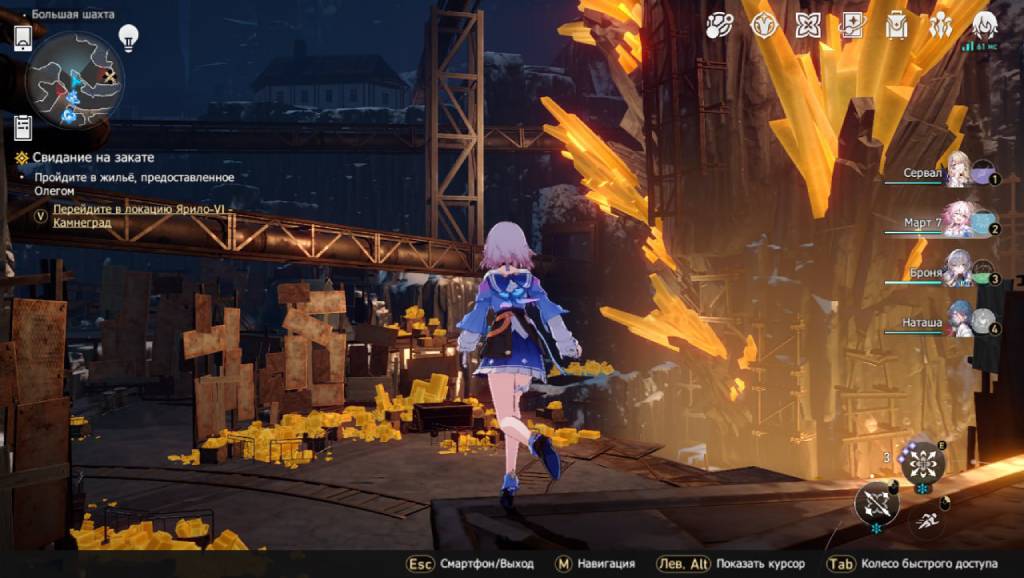Switch to Броня in the party list
This screenshot has height=578, width=1024.
coord(956,271)
